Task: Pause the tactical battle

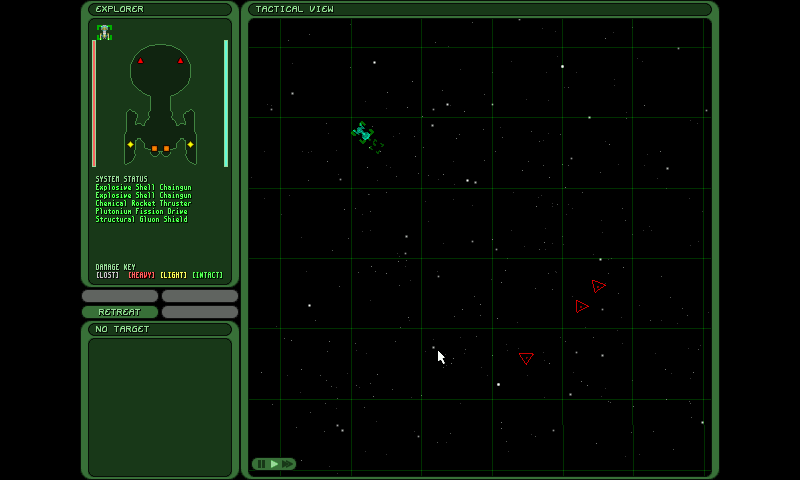Action: coord(261,464)
